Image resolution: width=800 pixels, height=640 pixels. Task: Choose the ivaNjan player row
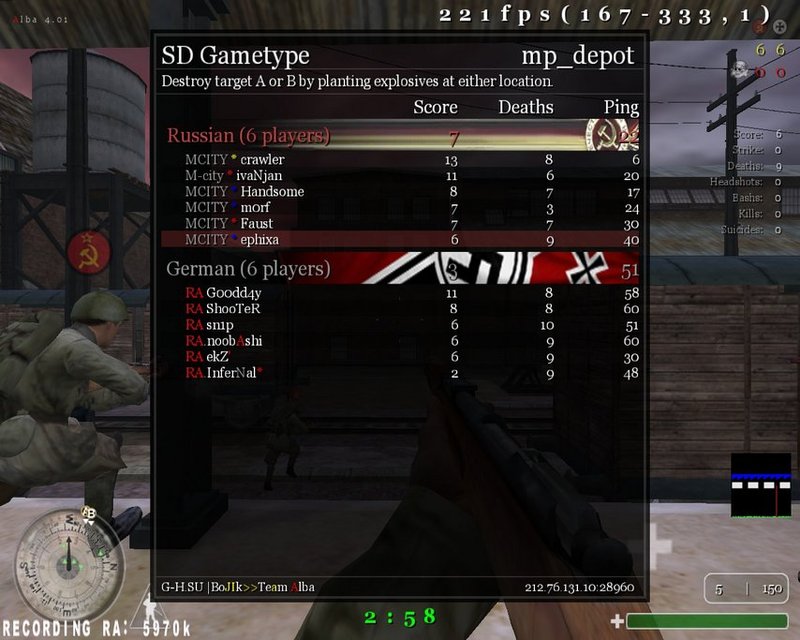point(258,176)
